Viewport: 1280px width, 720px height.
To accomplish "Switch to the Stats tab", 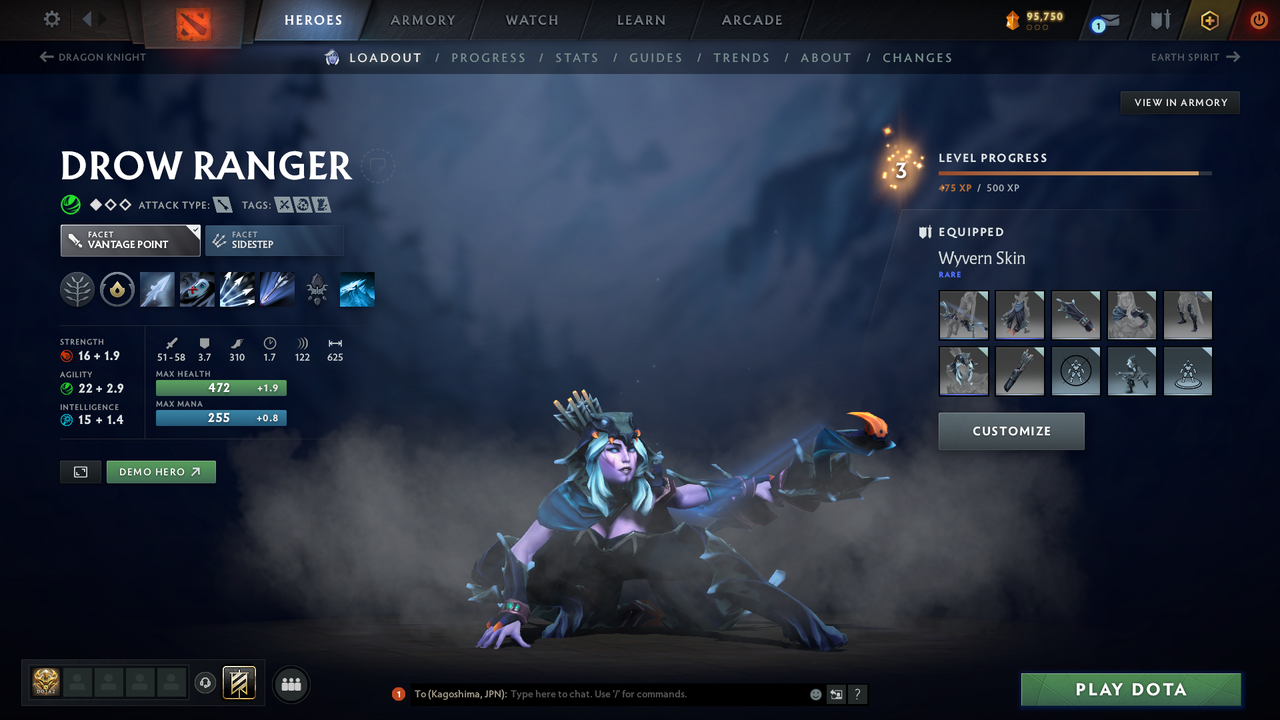I will pos(577,58).
